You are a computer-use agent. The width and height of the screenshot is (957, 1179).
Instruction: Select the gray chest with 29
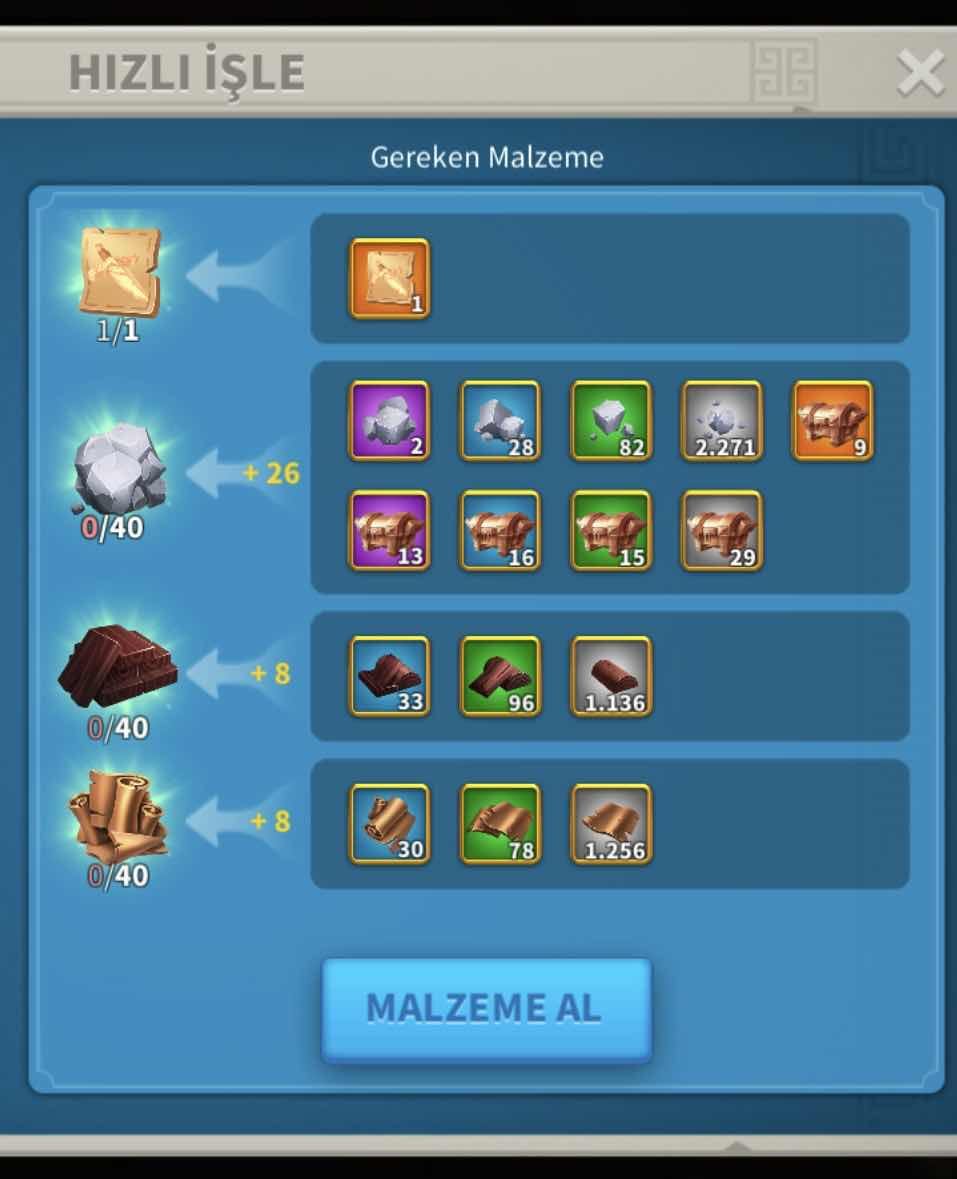pyautogui.click(x=721, y=531)
